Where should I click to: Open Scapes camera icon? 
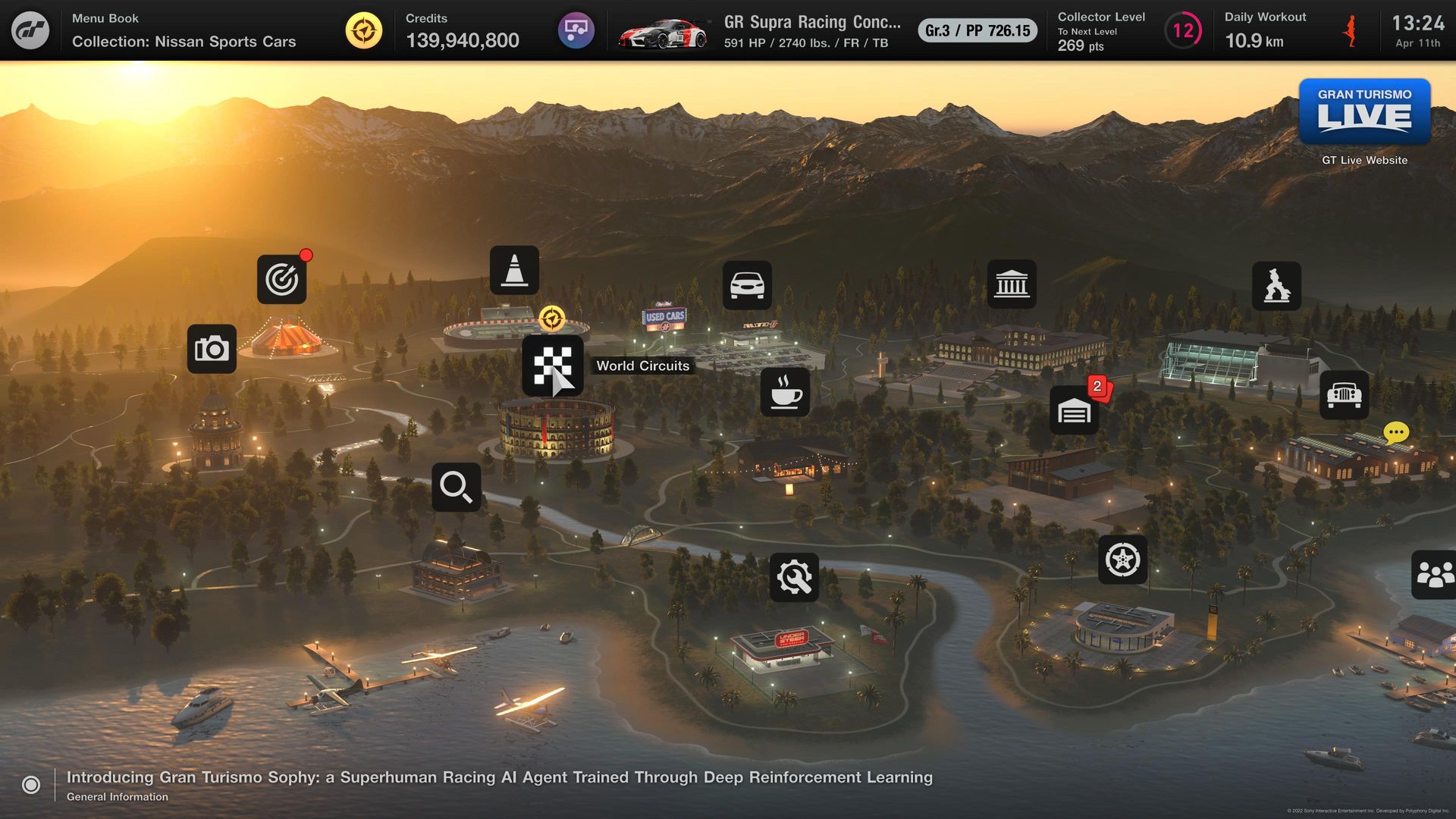click(x=212, y=349)
